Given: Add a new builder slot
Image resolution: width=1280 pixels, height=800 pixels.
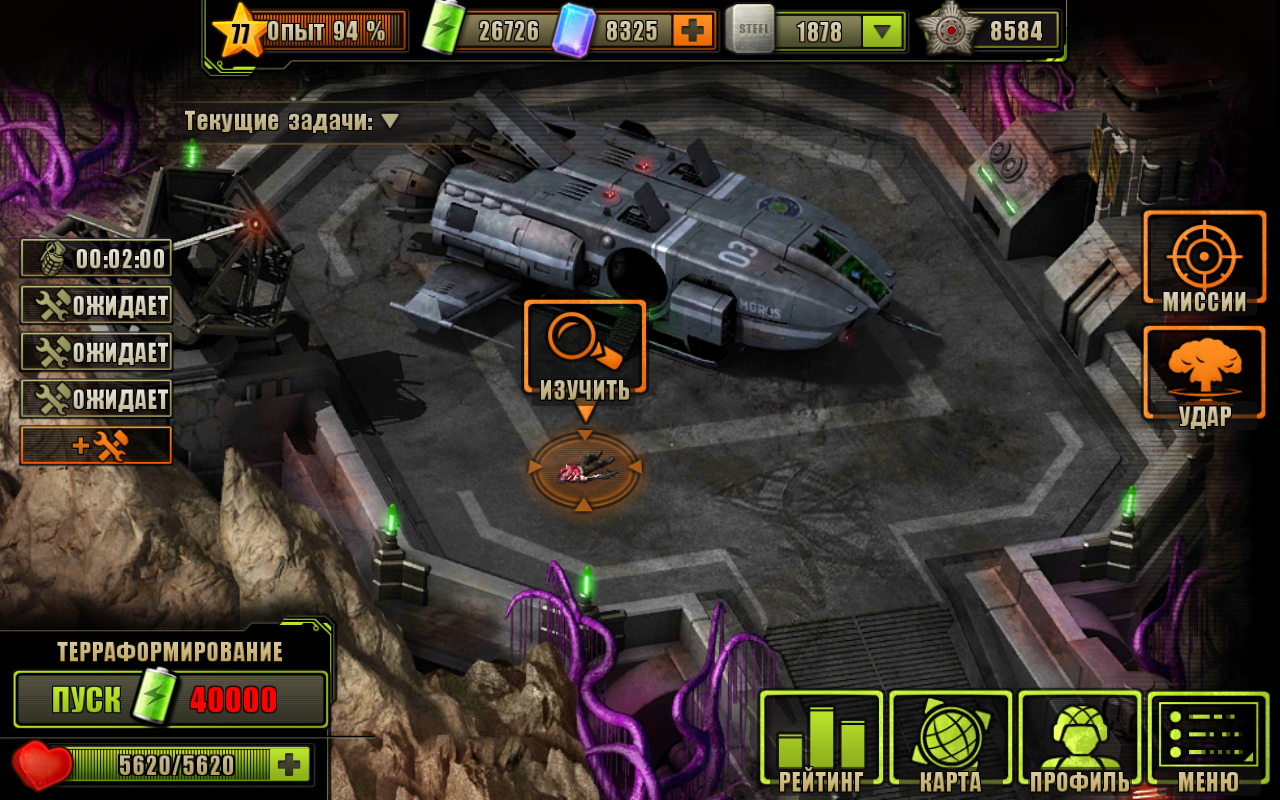Looking at the screenshot, I should click(96, 446).
